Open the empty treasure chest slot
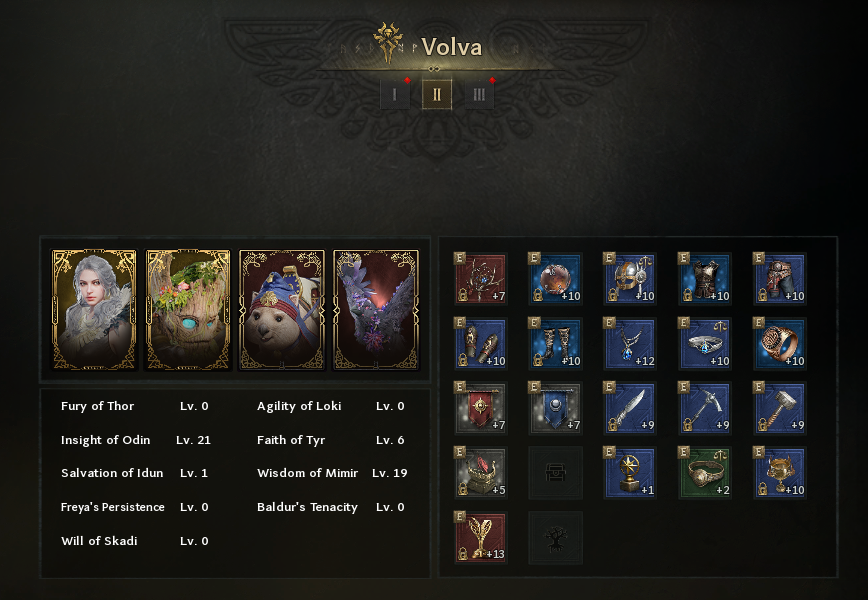This screenshot has width=868, height=600. pos(555,473)
